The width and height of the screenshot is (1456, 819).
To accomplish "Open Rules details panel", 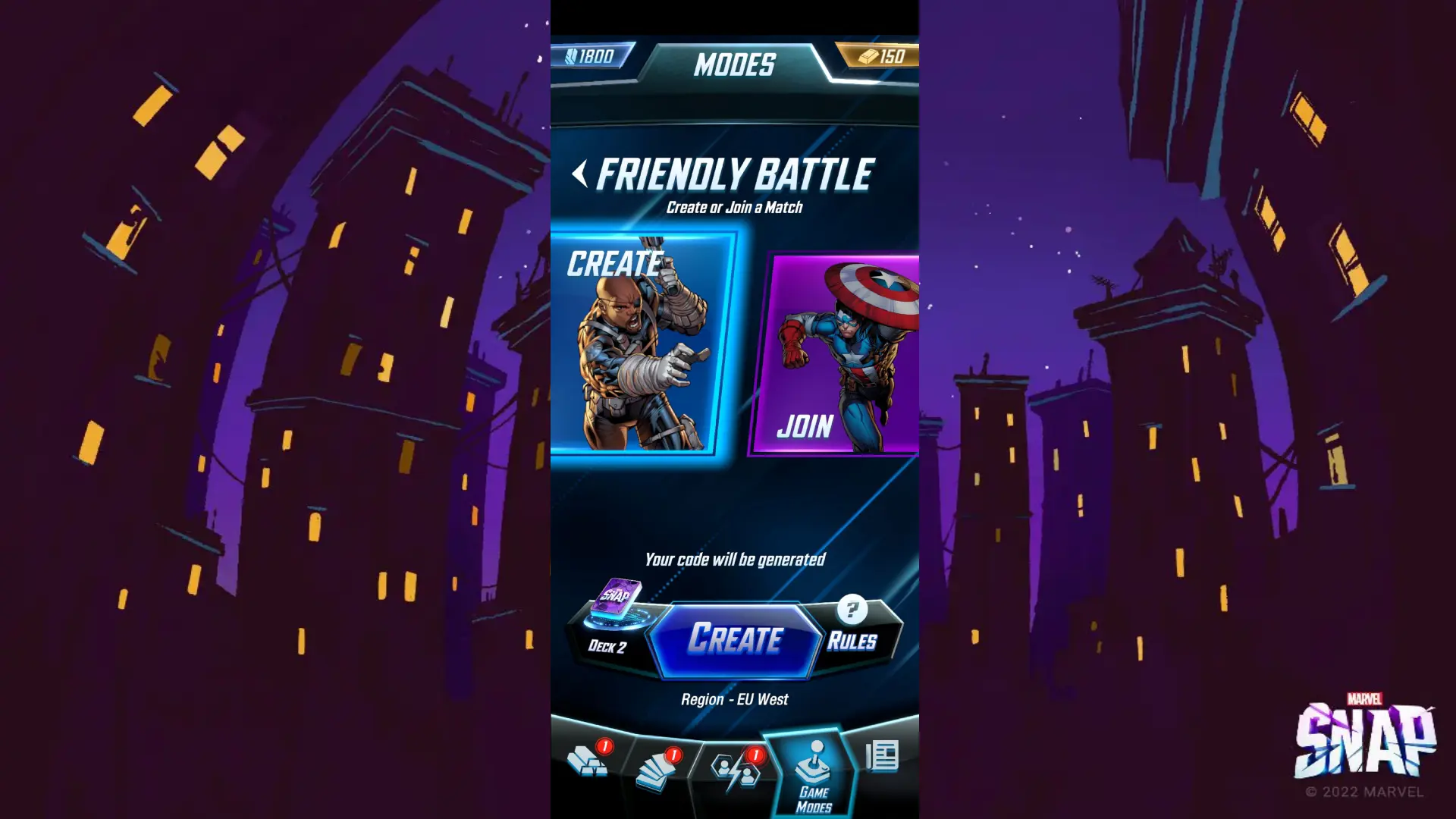I will [x=853, y=642].
